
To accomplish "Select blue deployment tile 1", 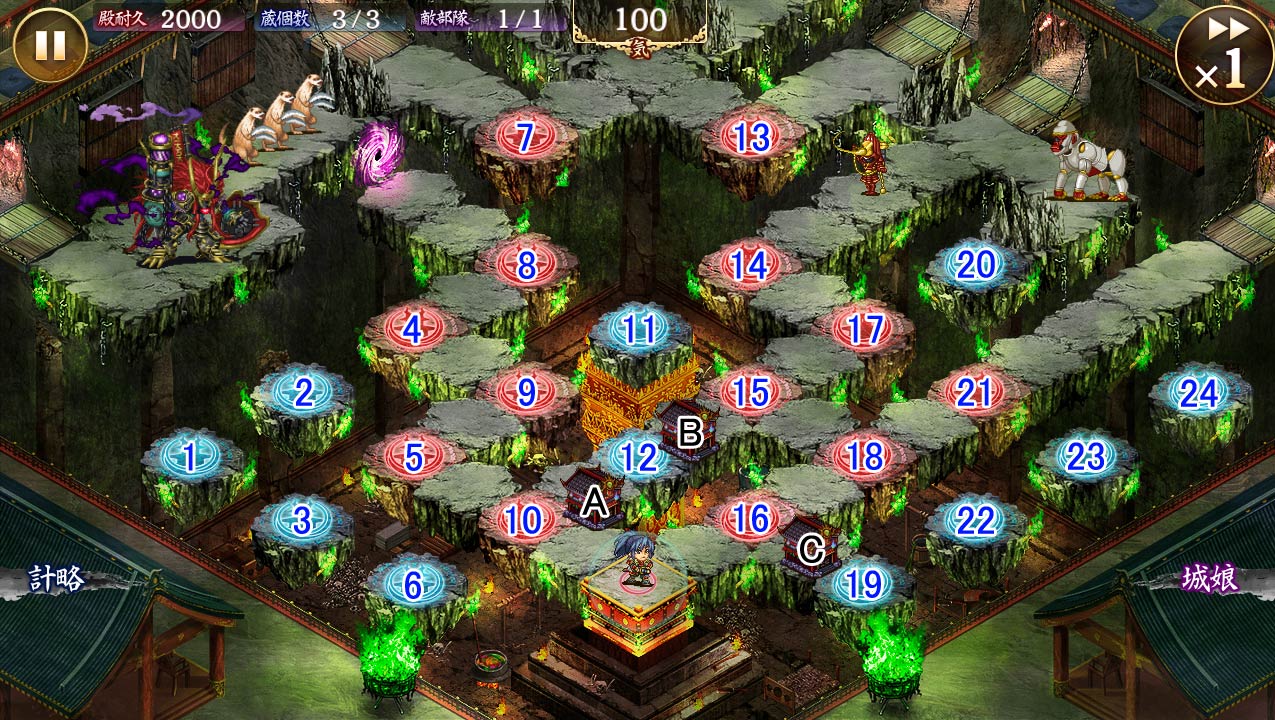I will [x=190, y=457].
